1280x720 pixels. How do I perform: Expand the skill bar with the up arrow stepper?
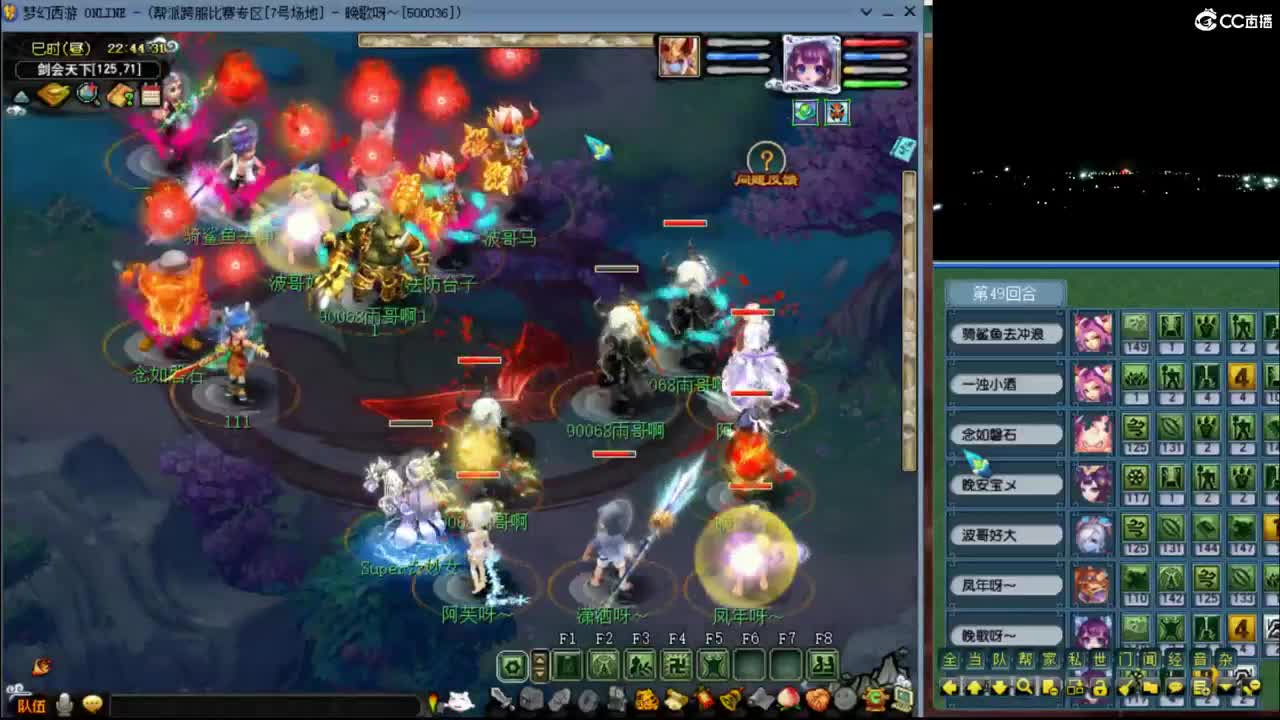(x=540, y=660)
